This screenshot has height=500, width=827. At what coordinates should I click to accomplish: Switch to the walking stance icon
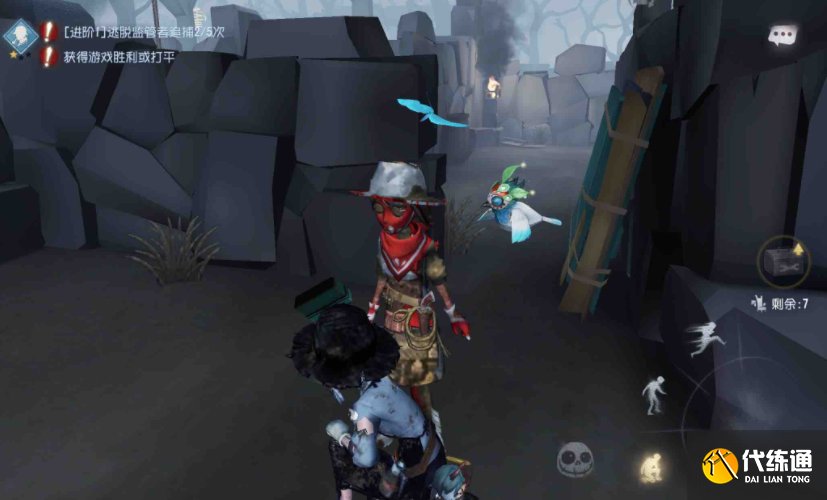654,394
